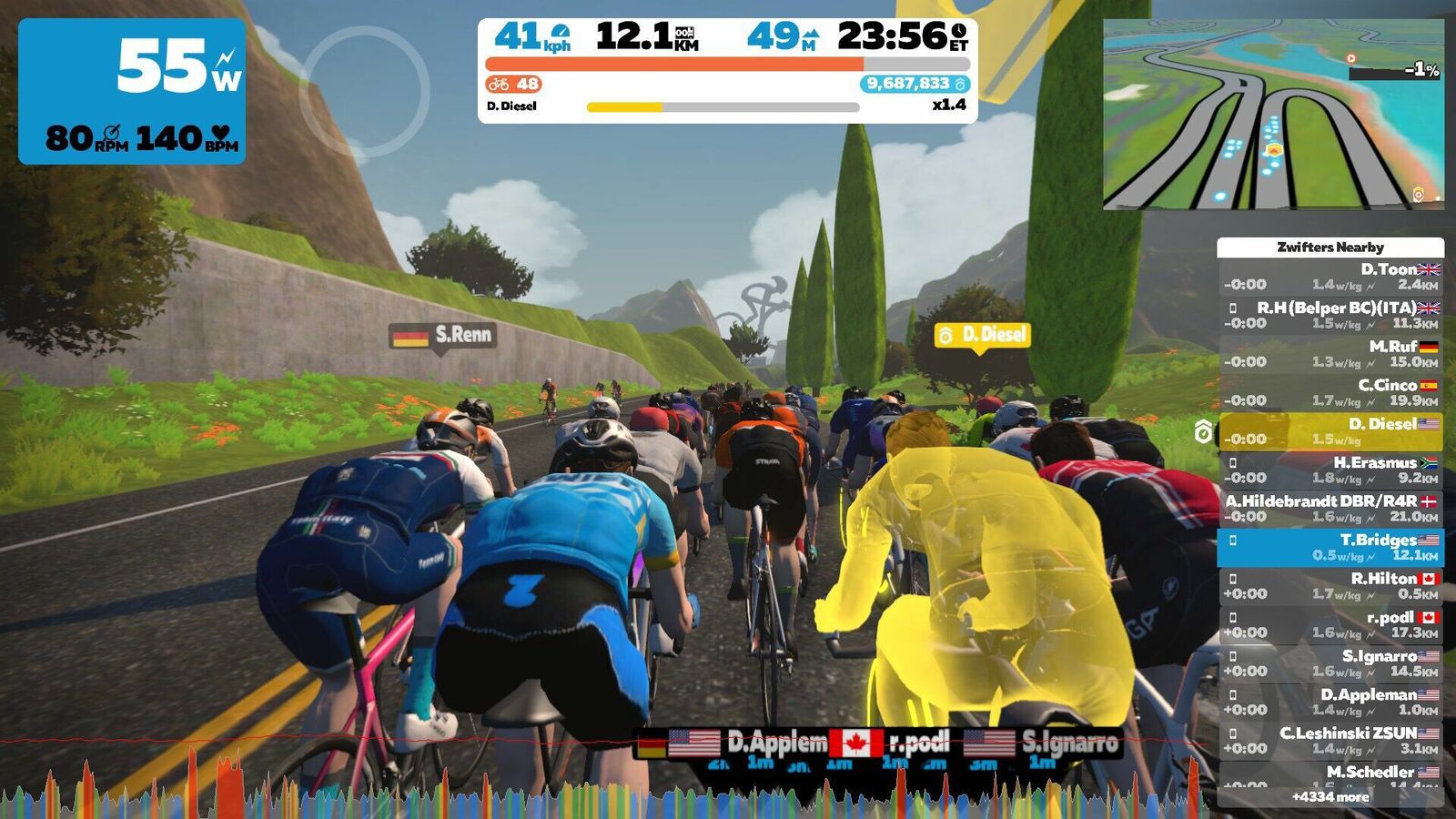
Task: Select D.Toon in Zwifters Nearby list
Action: (x=1330, y=277)
